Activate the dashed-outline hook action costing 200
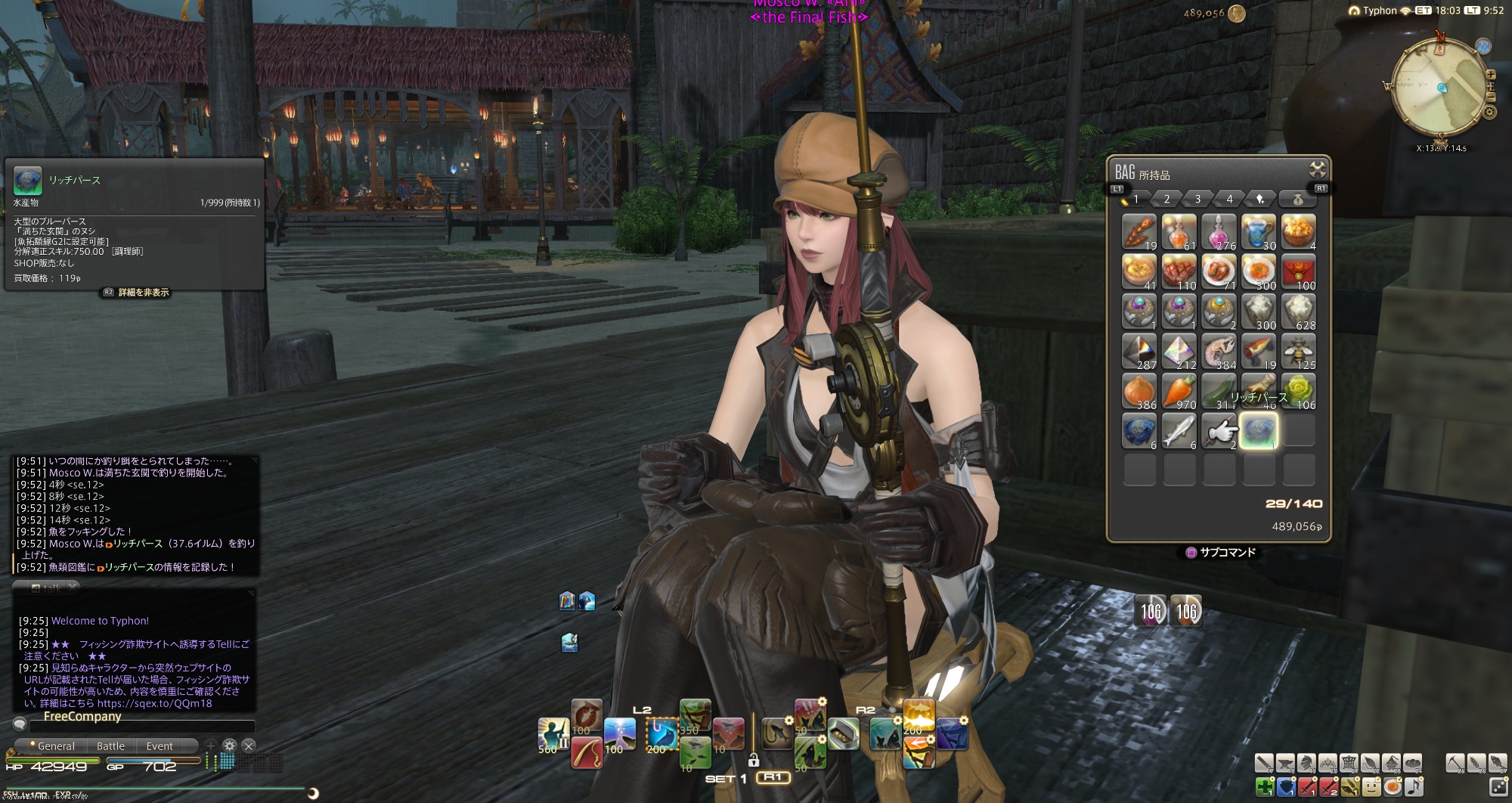Screen dimensions: 1512x803 (662, 733)
